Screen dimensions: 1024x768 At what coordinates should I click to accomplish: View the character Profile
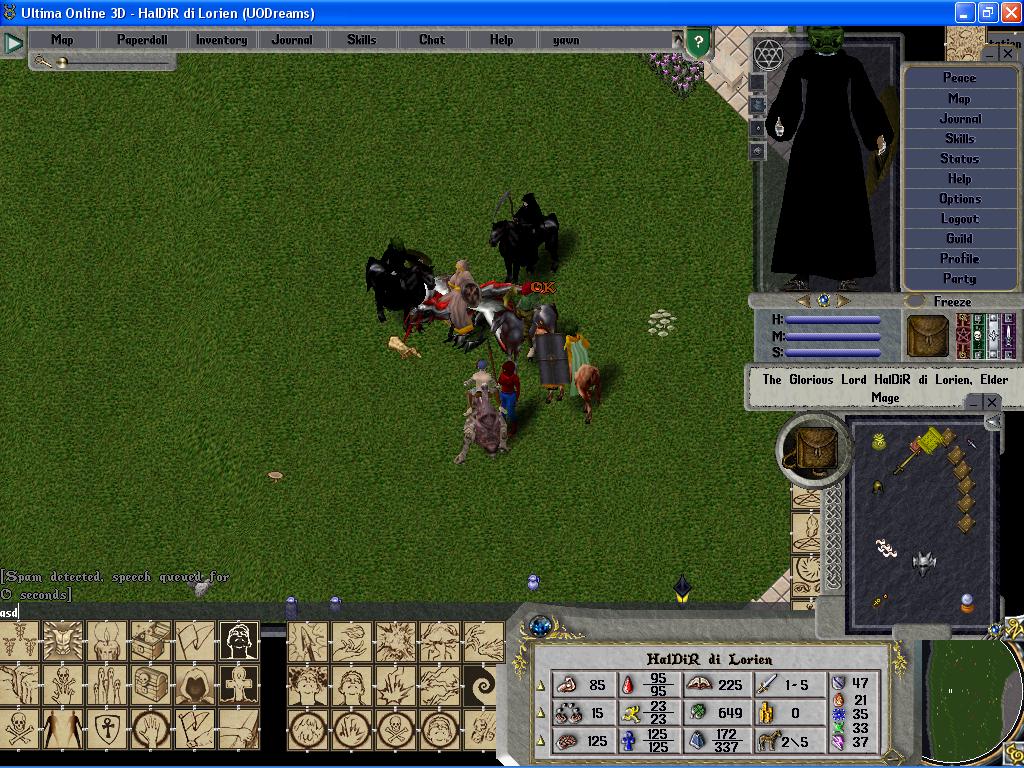pos(959,259)
